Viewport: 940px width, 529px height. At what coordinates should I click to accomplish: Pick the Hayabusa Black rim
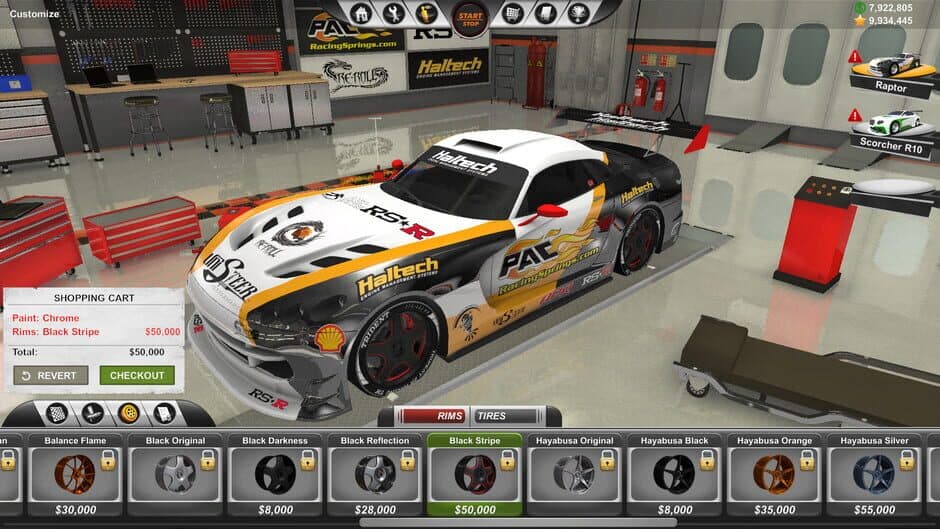[675, 473]
